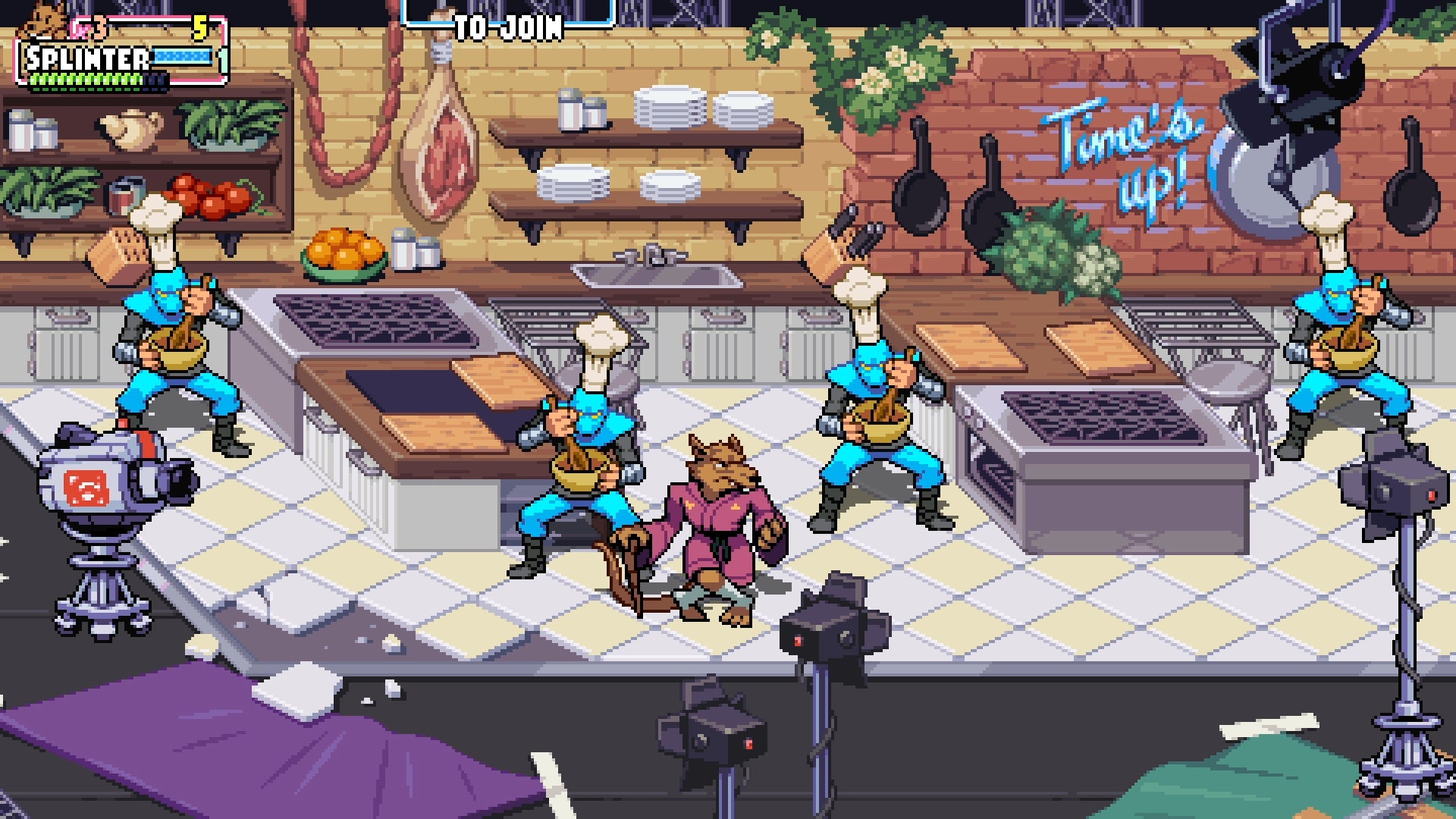
Task: Select the yellow lives counter showing 5
Action: (199, 27)
